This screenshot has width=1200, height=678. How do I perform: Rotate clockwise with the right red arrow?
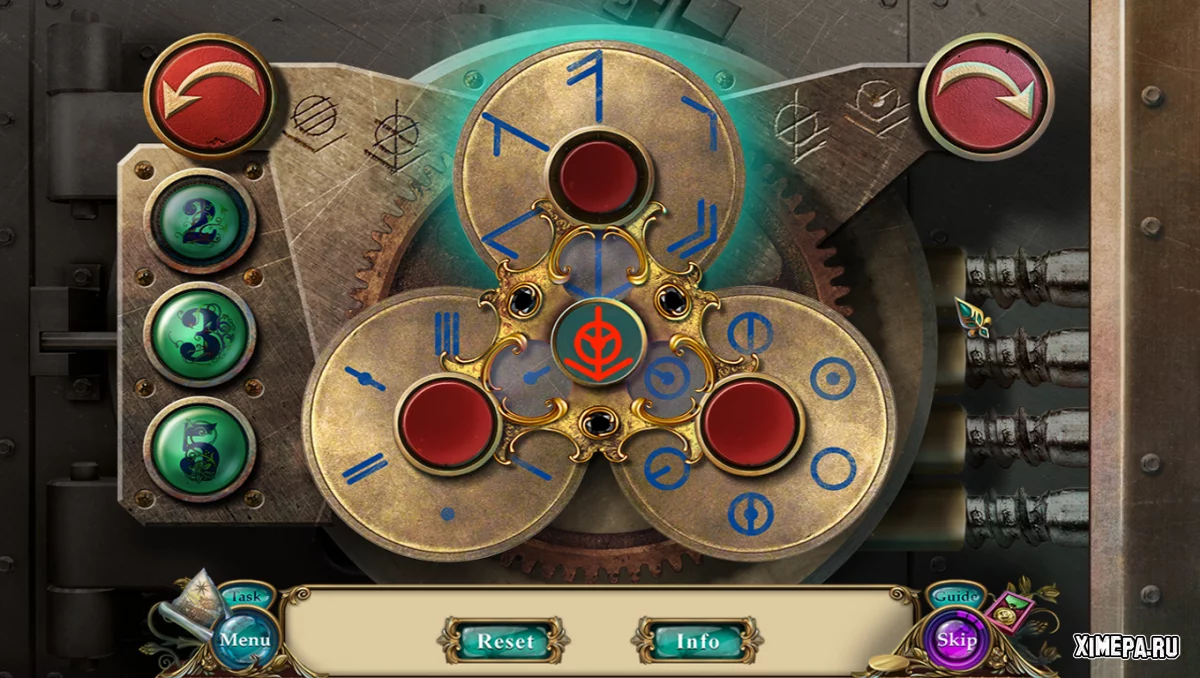pyautogui.click(x=985, y=96)
